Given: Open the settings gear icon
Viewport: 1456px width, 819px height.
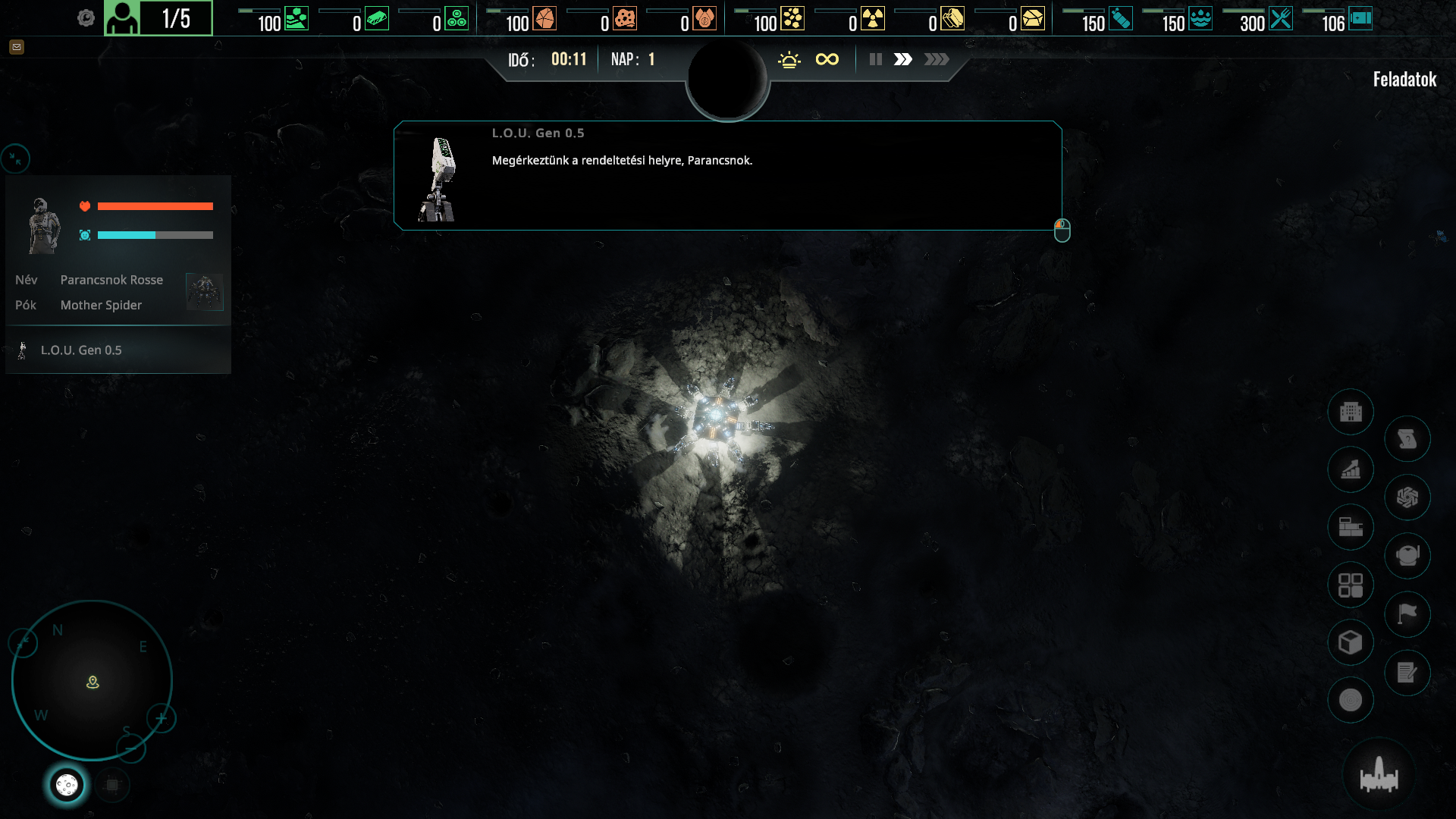Looking at the screenshot, I should point(86,18).
